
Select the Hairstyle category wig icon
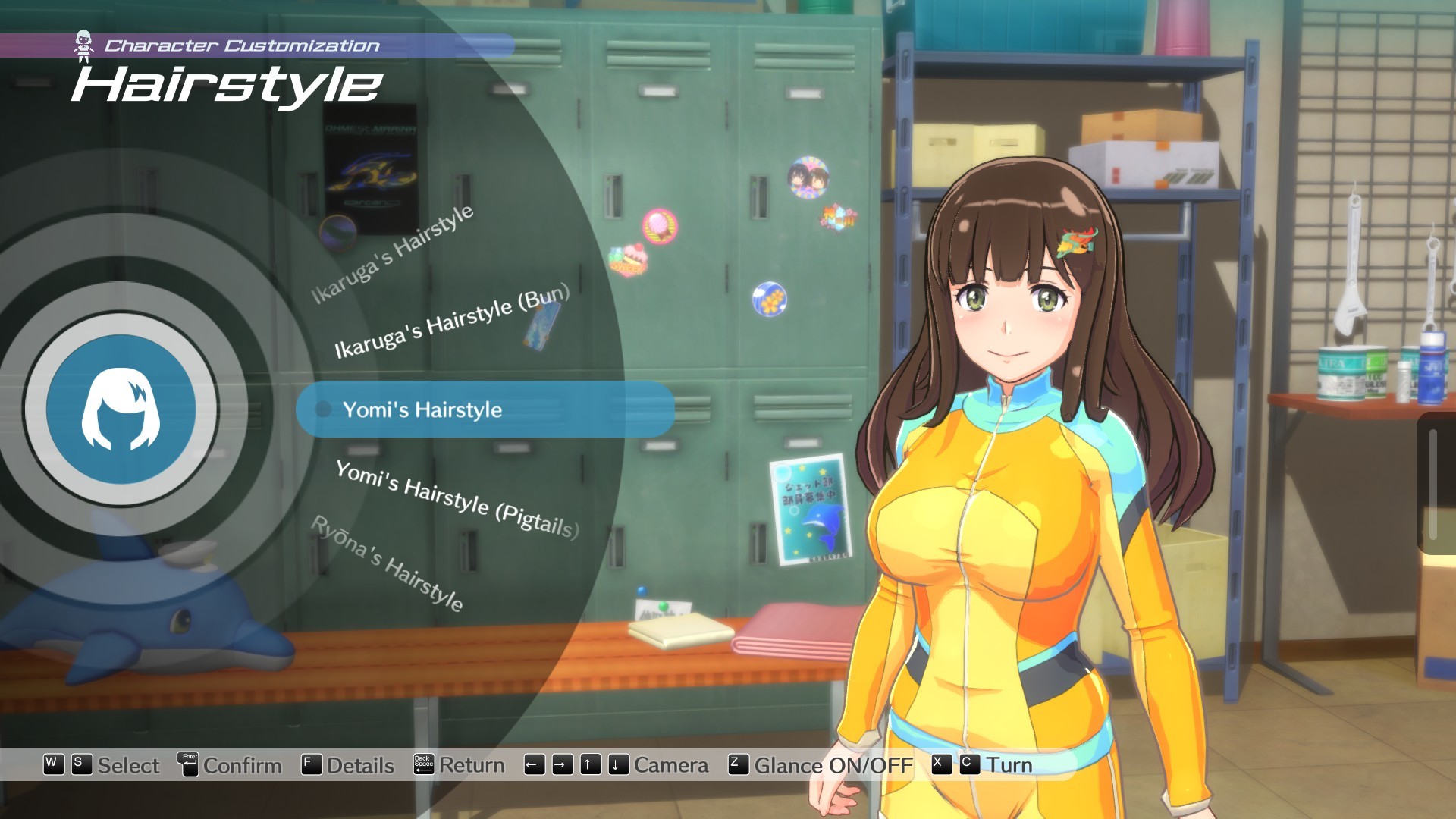pos(121,409)
